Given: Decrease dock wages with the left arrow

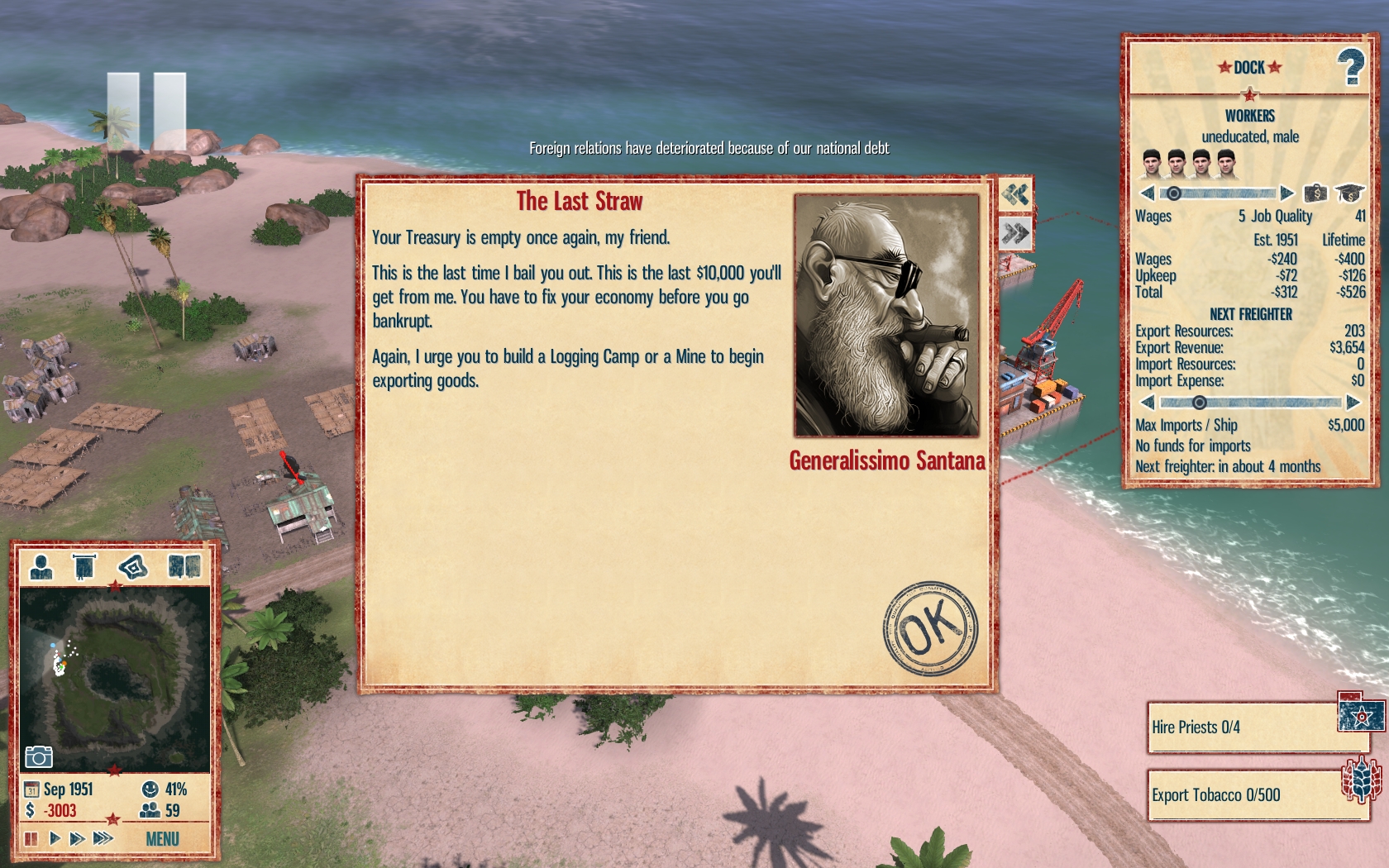Looking at the screenshot, I should click(1148, 193).
